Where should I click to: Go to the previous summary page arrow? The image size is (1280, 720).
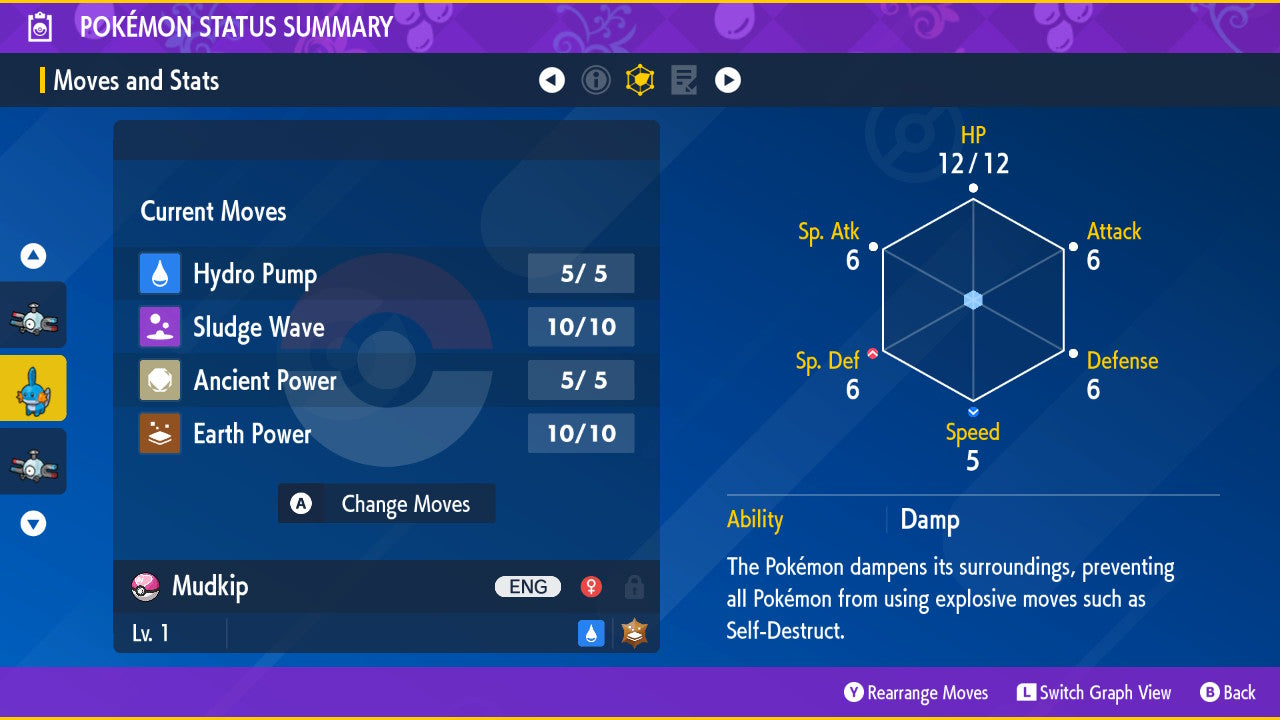(552, 80)
